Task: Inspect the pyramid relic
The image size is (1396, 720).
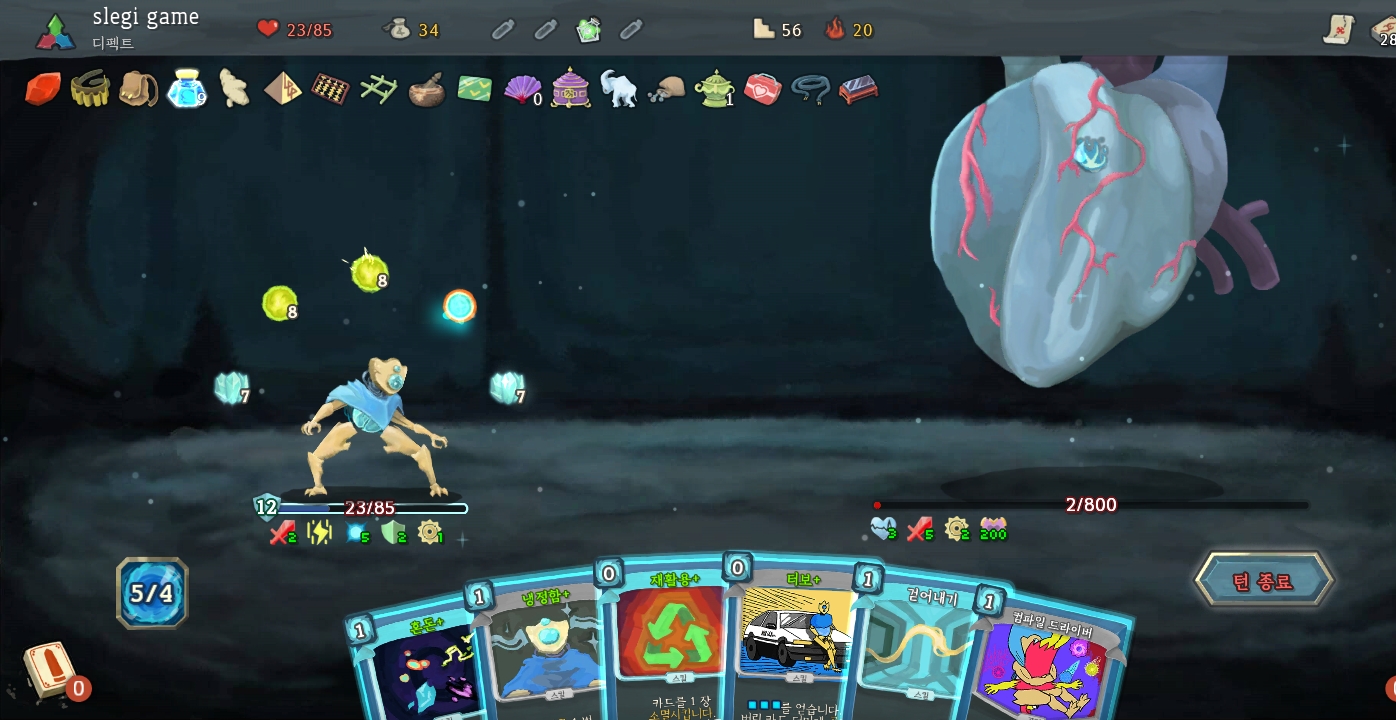Action: pyautogui.click(x=282, y=89)
